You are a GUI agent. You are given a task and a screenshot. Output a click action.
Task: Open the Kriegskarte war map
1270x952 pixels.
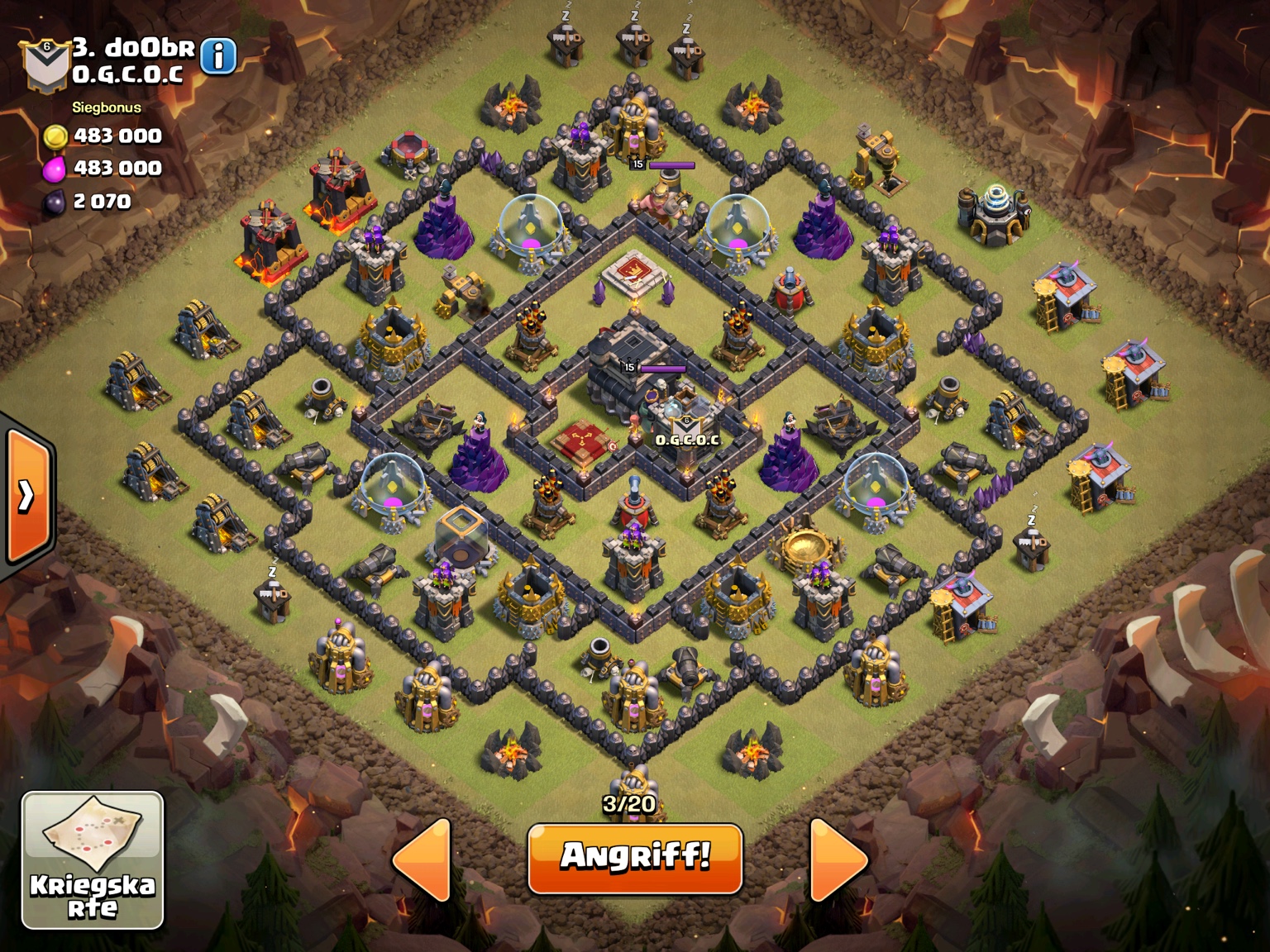(93, 859)
